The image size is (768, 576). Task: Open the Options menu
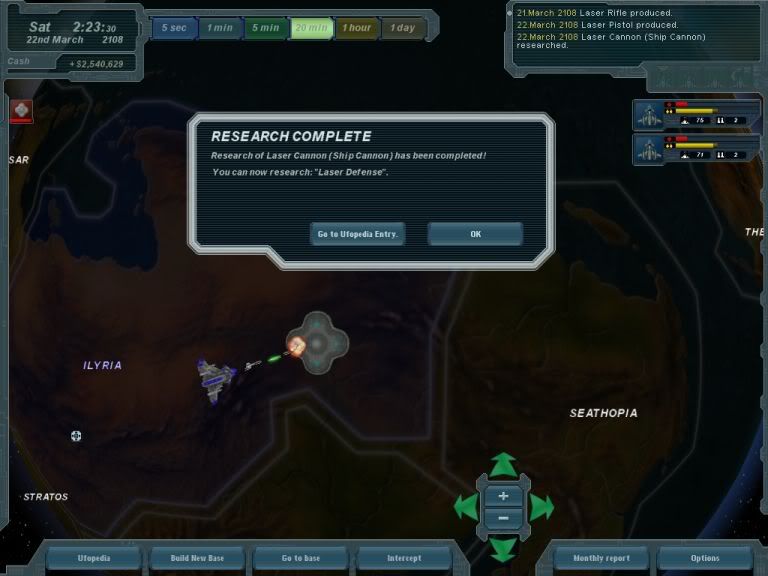click(x=704, y=558)
